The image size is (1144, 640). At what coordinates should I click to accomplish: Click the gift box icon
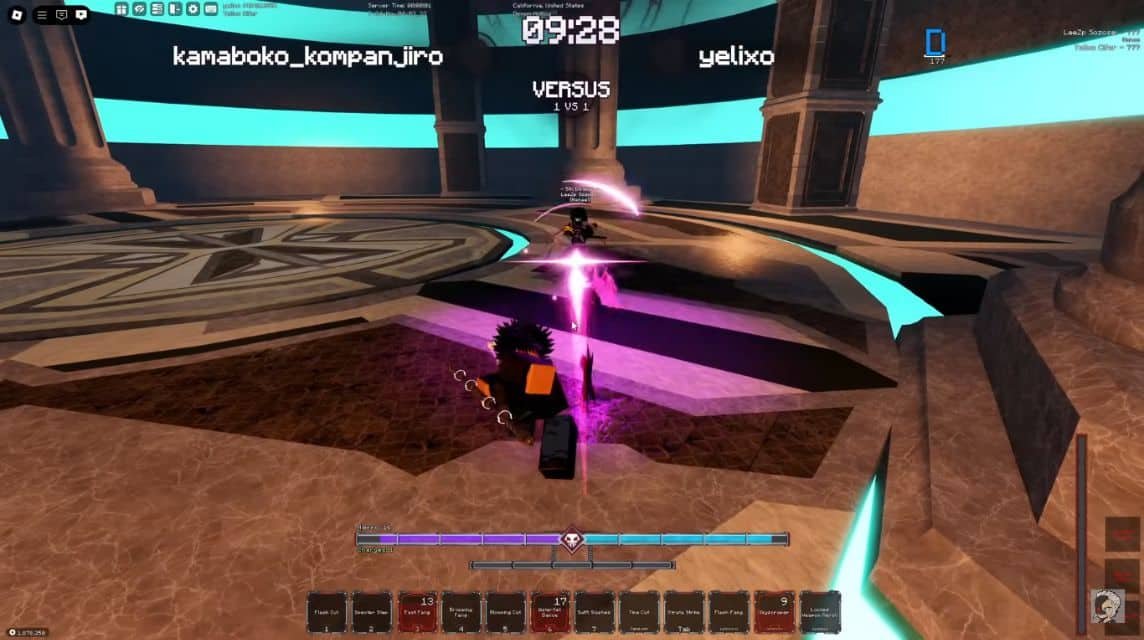[x=121, y=9]
